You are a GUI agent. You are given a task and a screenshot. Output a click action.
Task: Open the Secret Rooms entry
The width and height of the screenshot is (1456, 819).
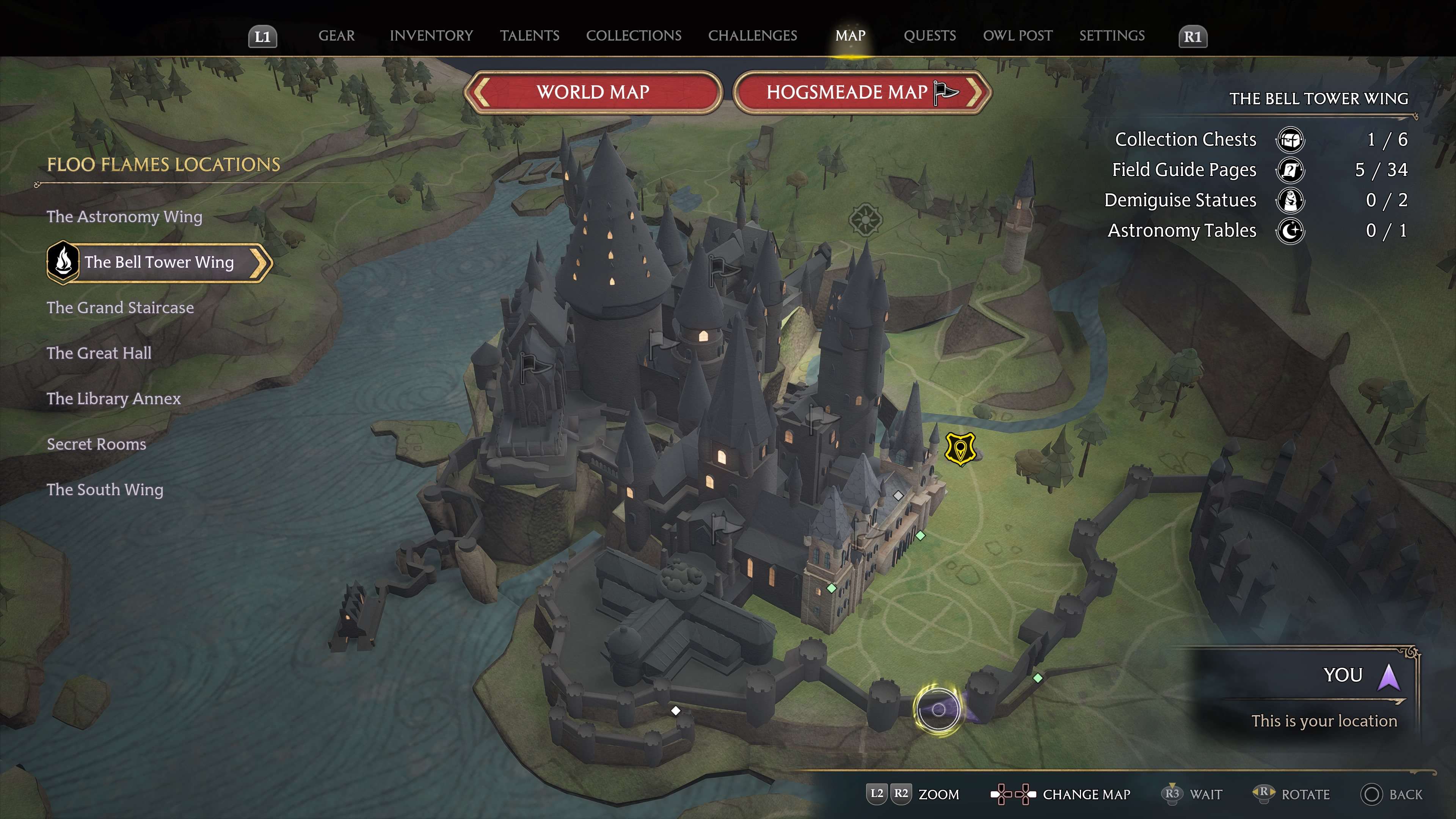click(x=96, y=444)
